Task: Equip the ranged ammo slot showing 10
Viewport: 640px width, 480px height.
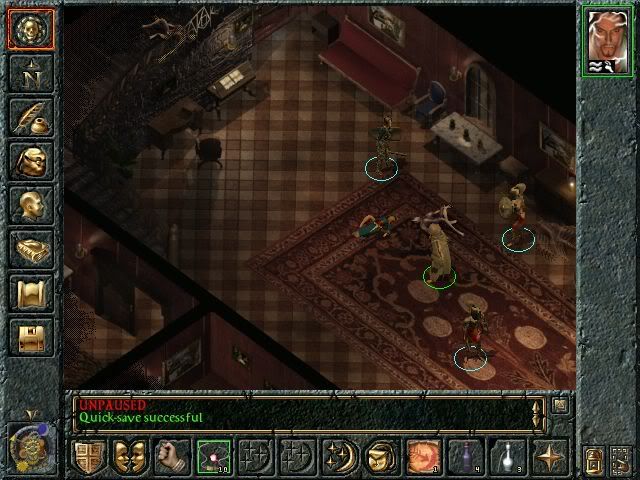Action: coord(214,456)
